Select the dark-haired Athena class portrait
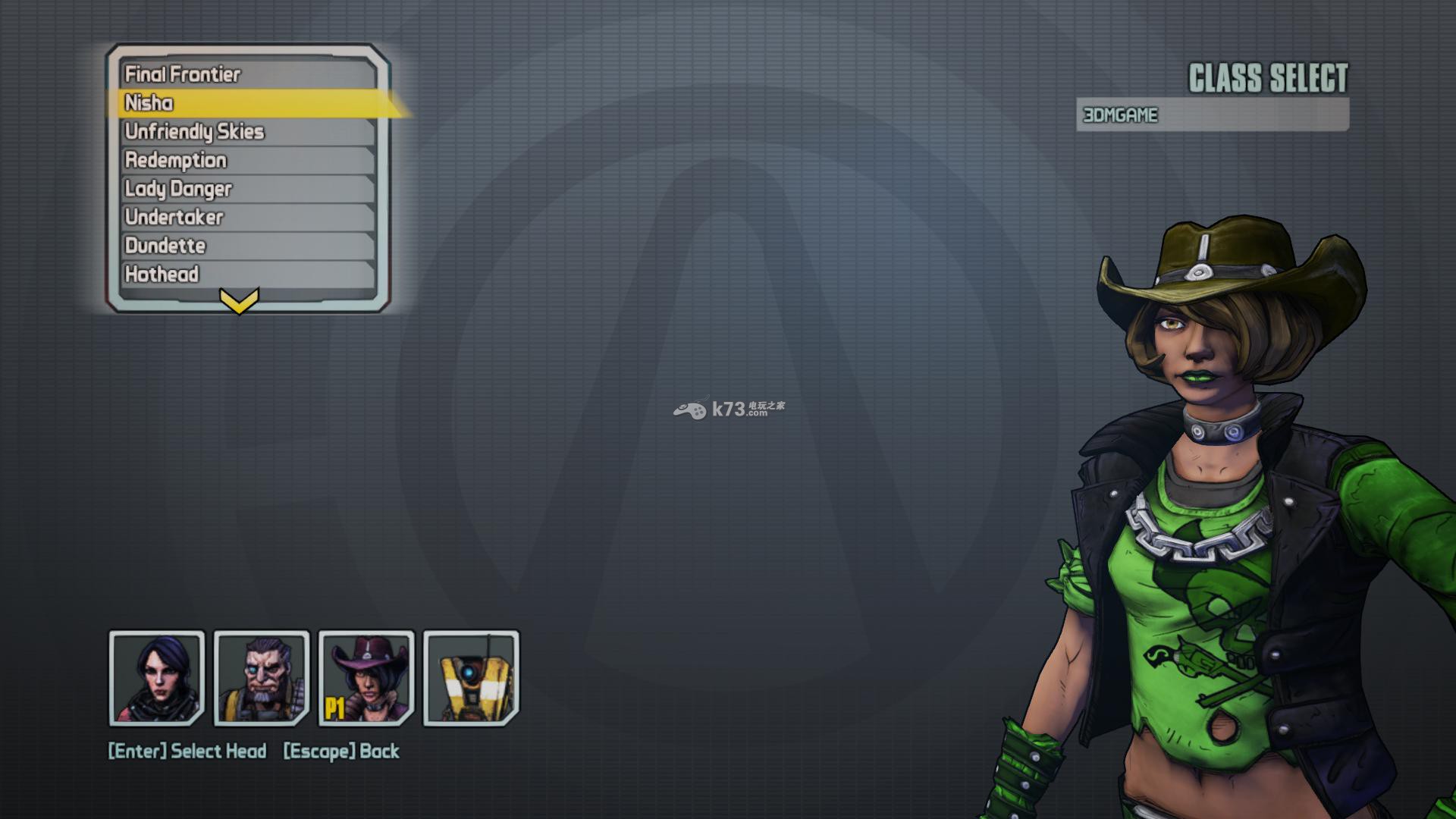 157,678
